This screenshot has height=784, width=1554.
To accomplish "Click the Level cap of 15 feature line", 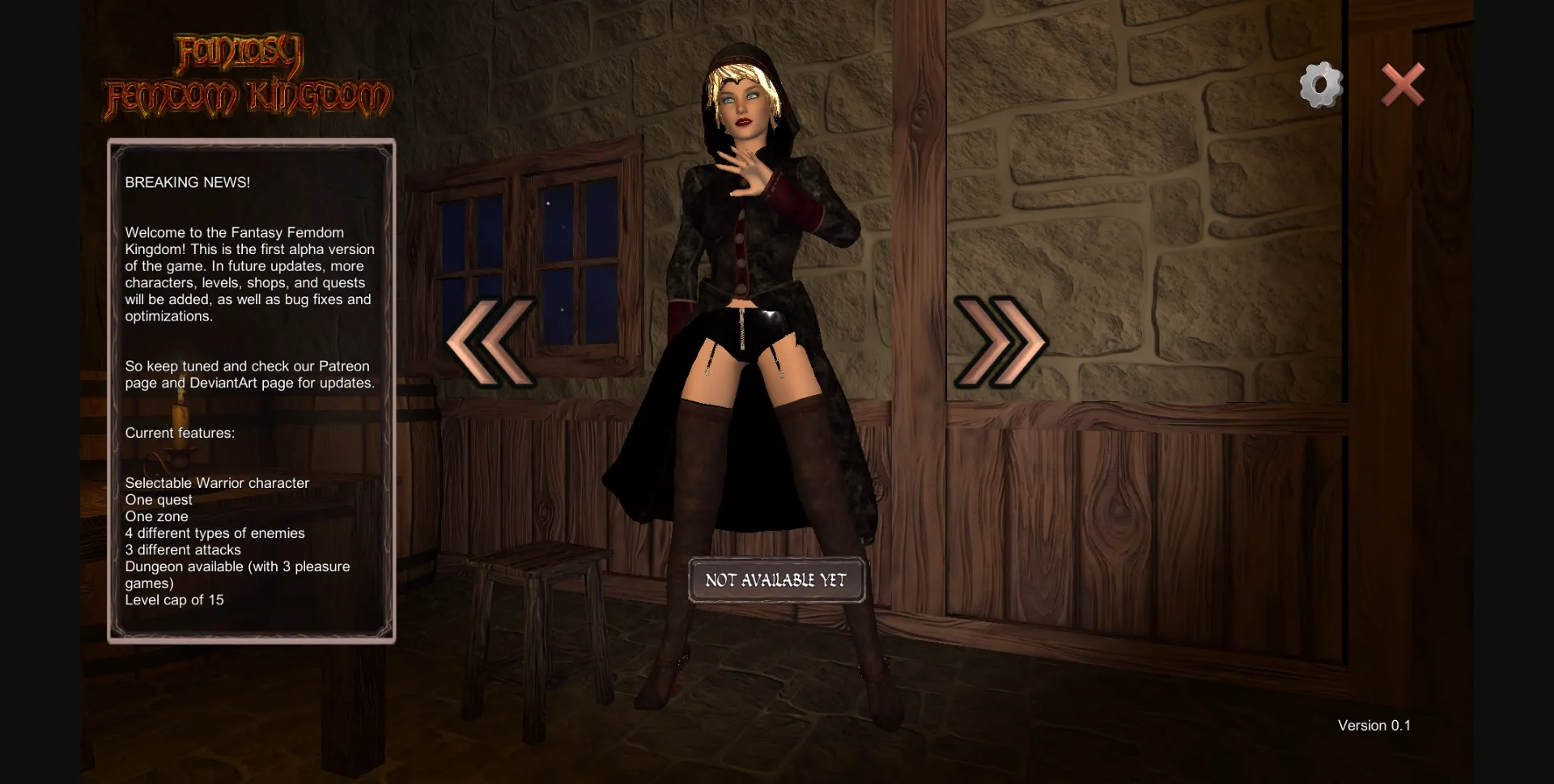I will coord(174,600).
